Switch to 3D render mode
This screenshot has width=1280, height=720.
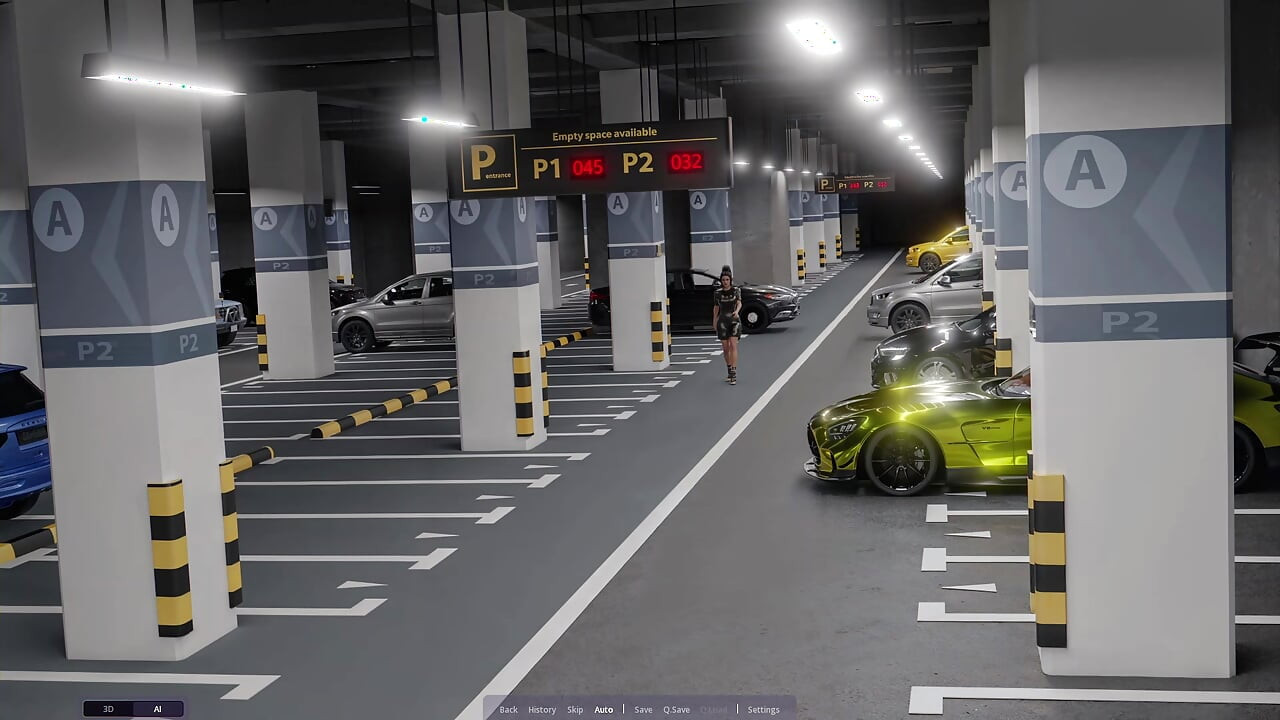coord(109,709)
